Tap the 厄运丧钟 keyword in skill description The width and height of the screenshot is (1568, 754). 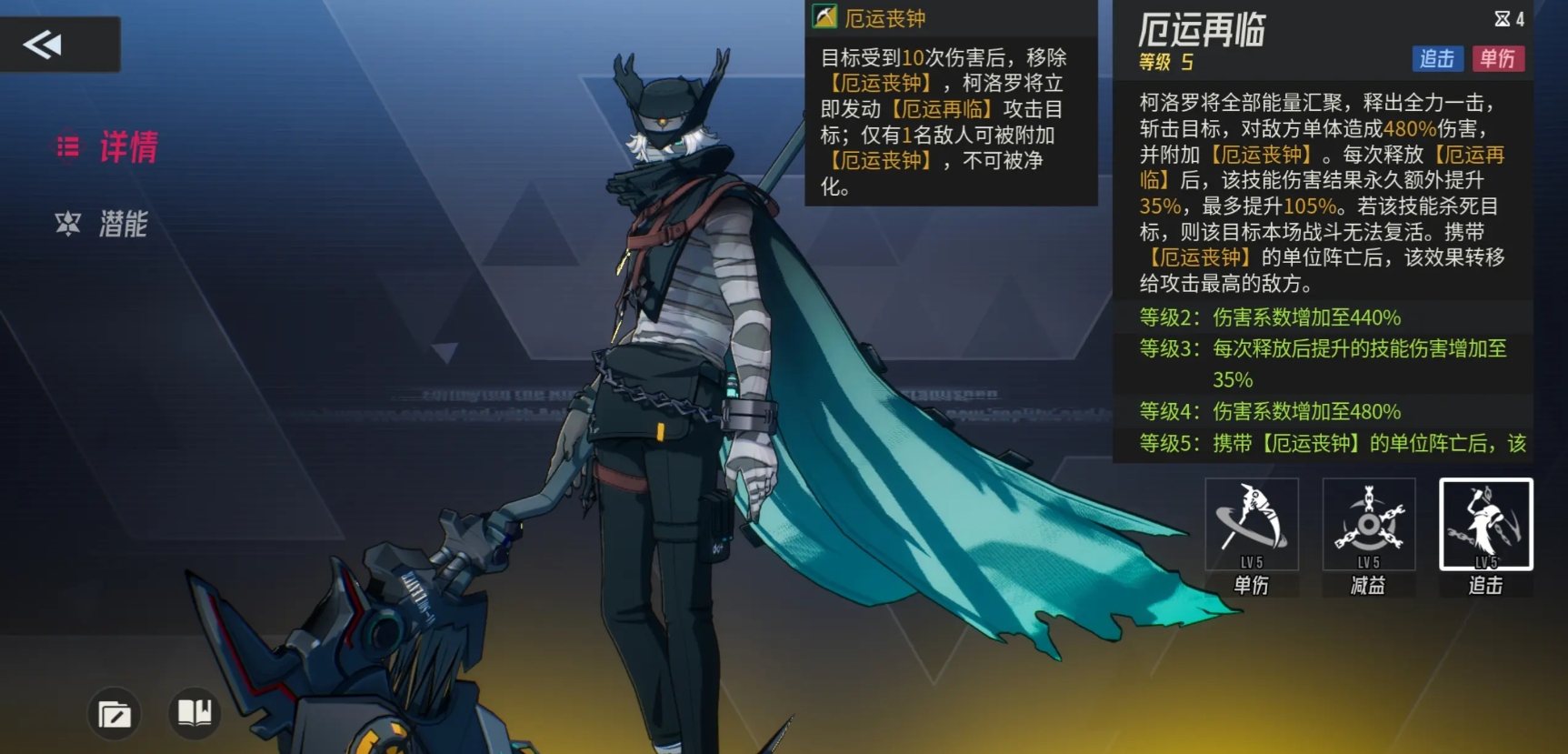(1262, 155)
